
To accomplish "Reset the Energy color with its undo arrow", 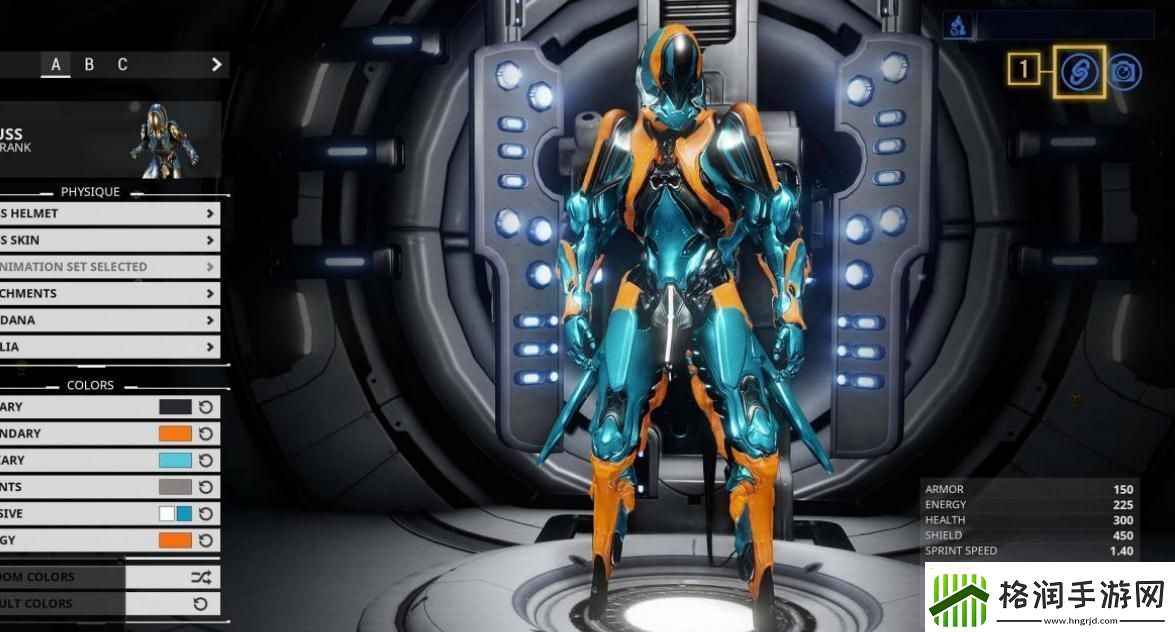I will pos(206,540).
